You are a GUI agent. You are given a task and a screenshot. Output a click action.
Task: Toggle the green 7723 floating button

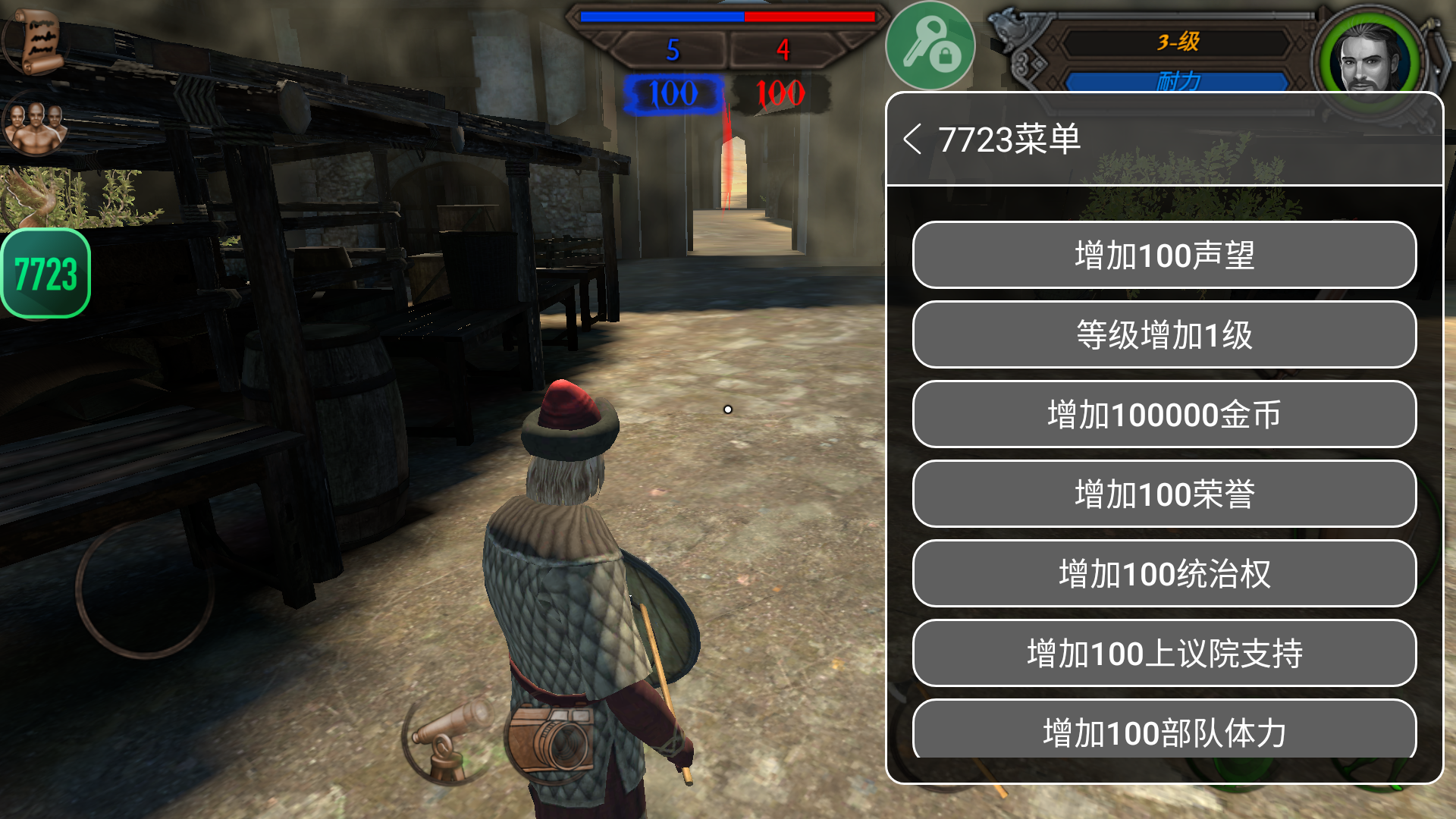click(46, 274)
